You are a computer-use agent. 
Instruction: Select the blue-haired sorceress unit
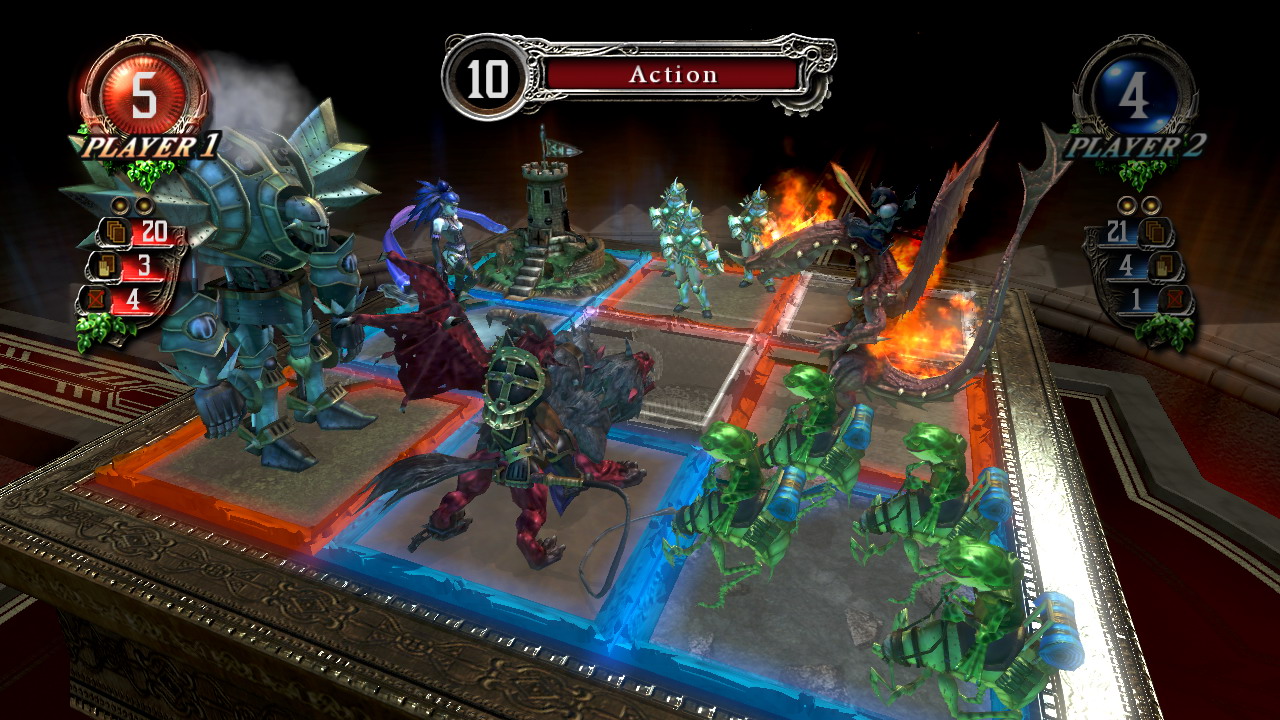coord(445,235)
